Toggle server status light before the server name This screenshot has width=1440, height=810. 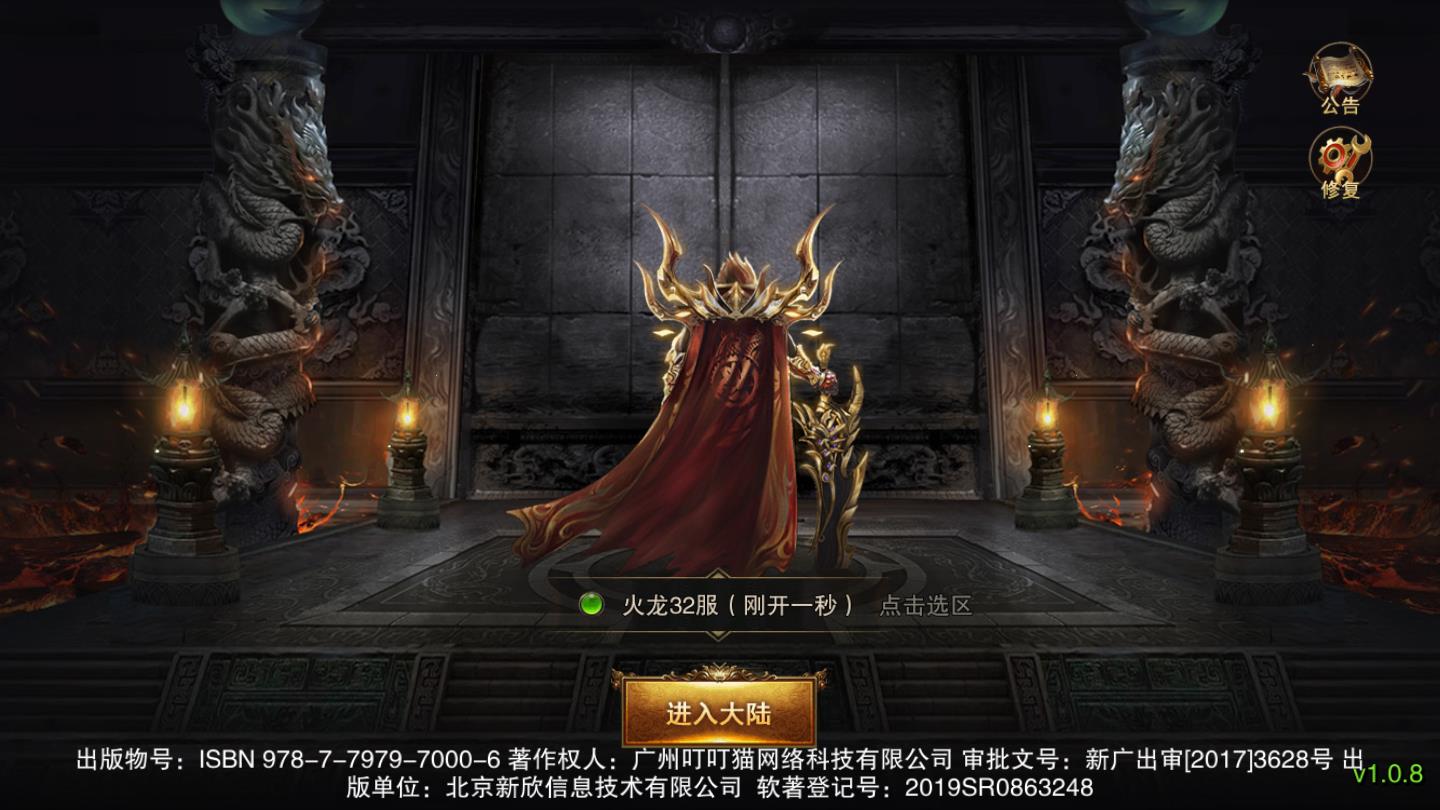click(591, 604)
